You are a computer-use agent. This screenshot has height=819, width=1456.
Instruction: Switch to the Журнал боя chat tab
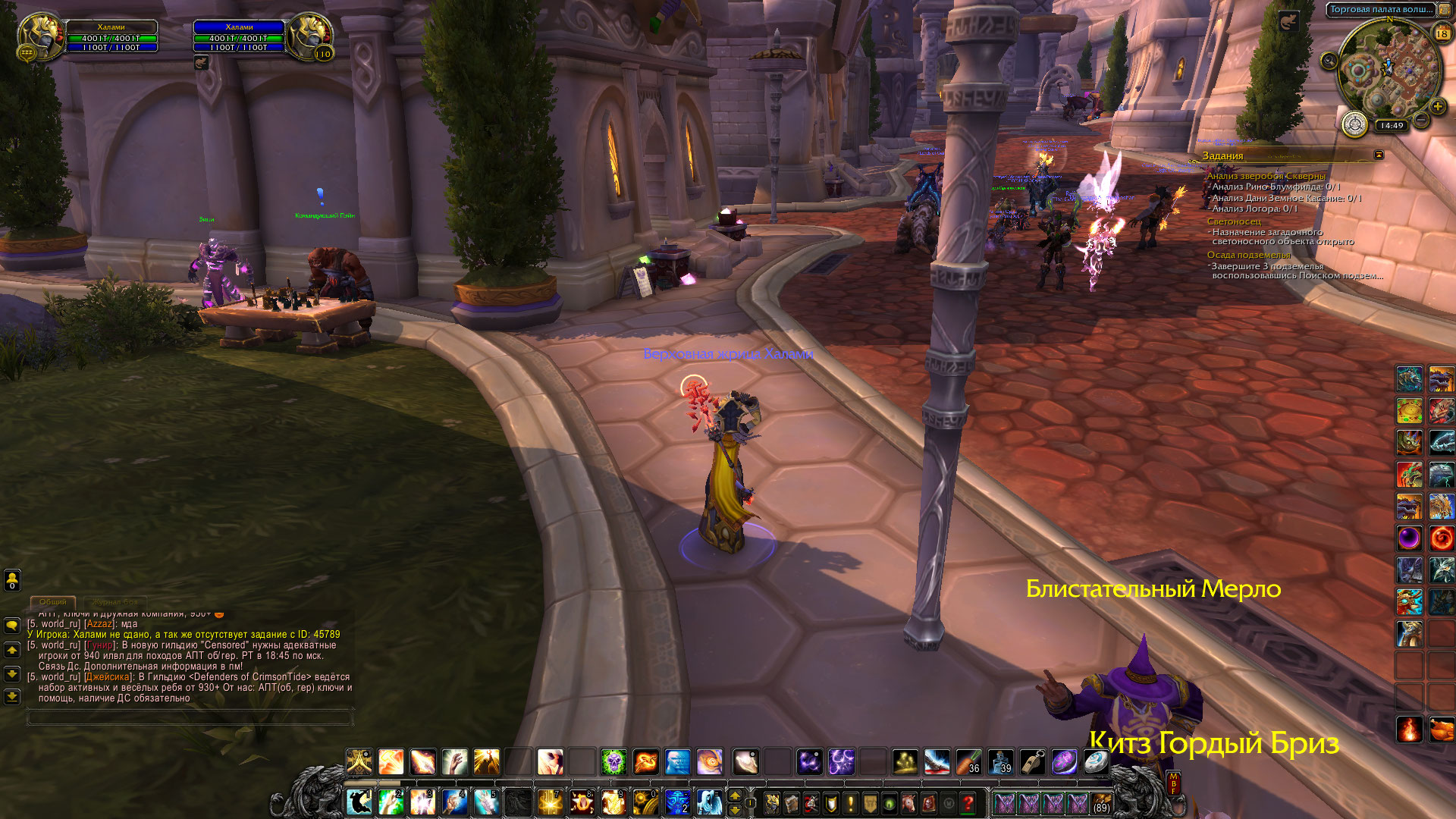[116, 602]
